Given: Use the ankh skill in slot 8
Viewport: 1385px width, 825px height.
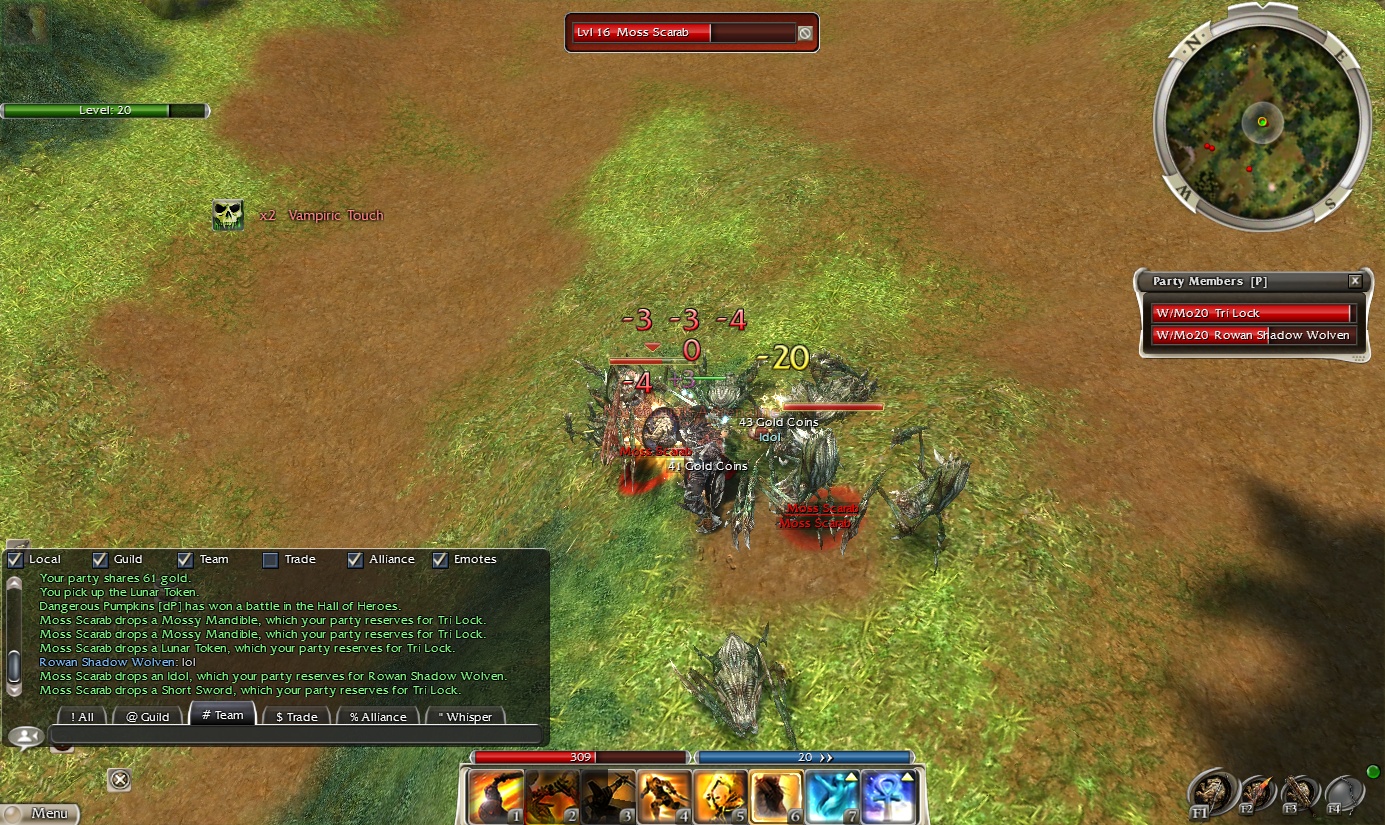Looking at the screenshot, I should 888,797.
